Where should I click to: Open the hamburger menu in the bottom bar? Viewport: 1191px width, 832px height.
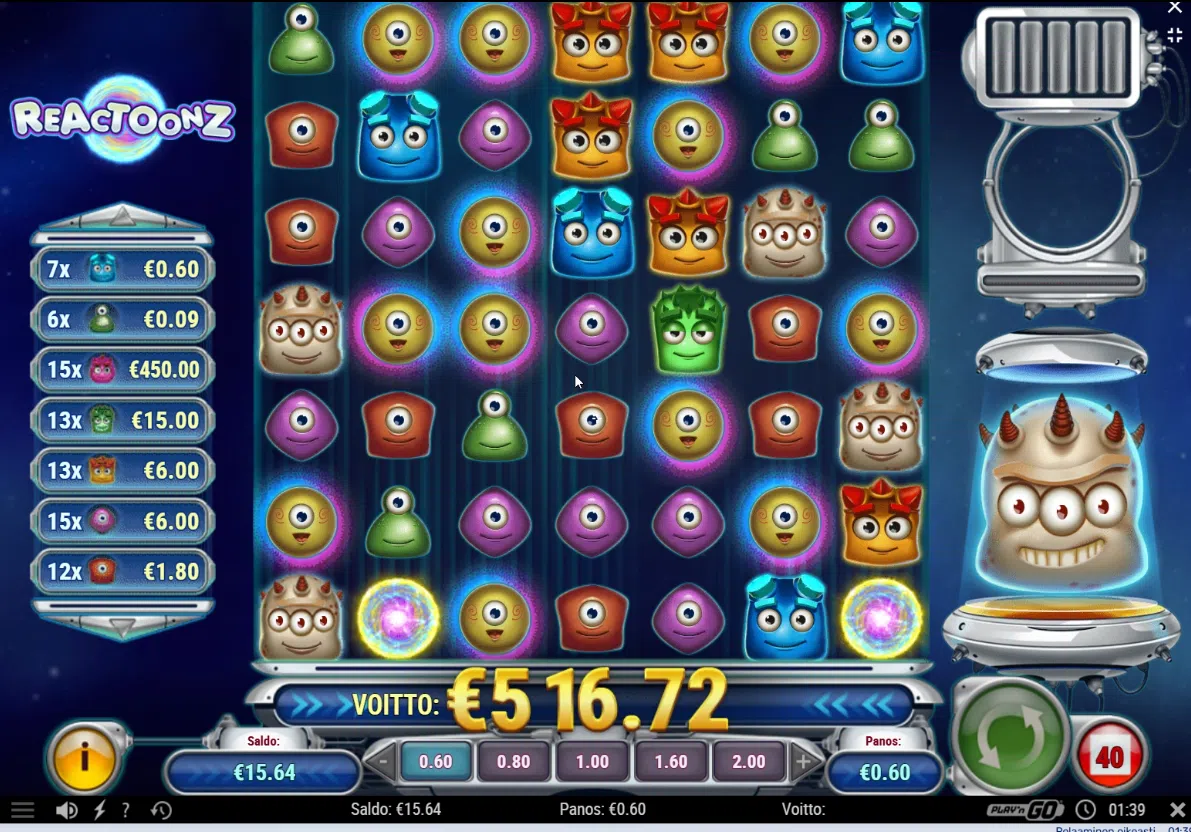click(x=22, y=810)
